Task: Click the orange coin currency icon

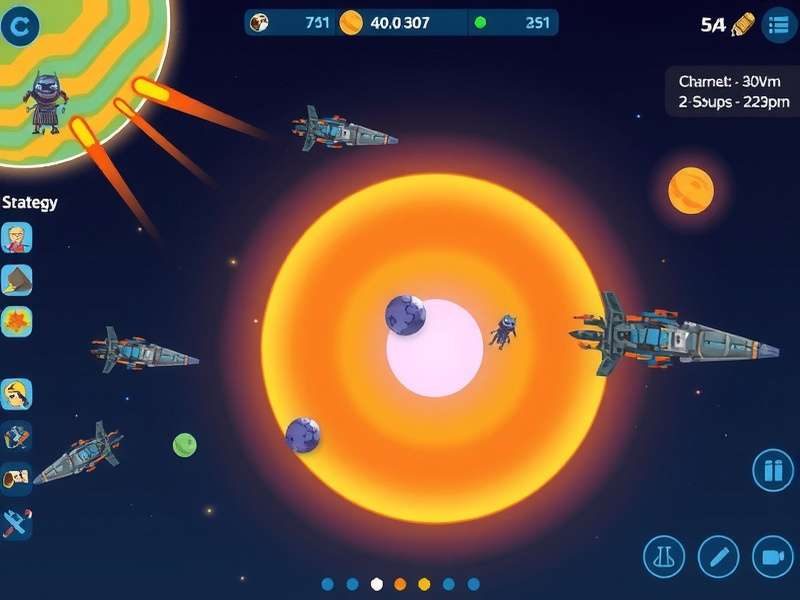Action: (351, 23)
